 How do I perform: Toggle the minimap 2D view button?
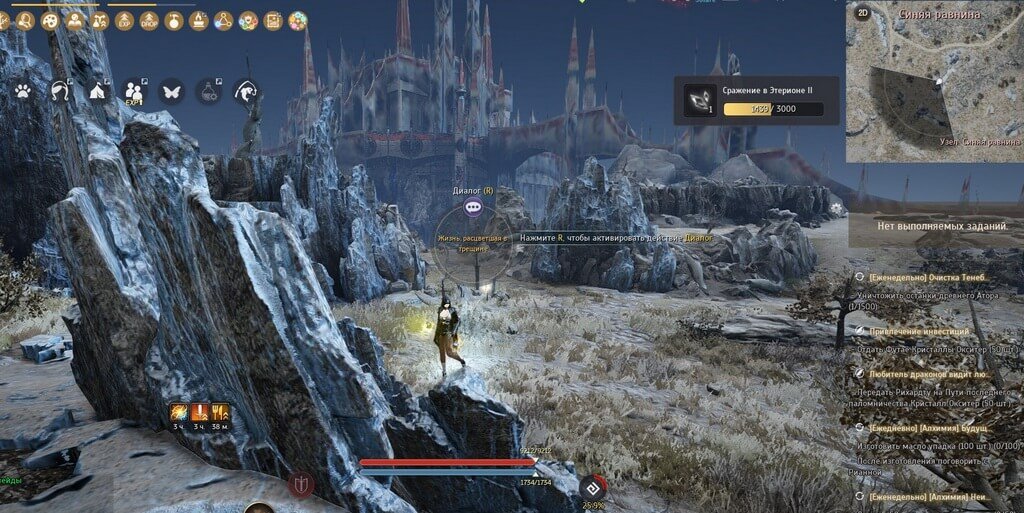863,13
